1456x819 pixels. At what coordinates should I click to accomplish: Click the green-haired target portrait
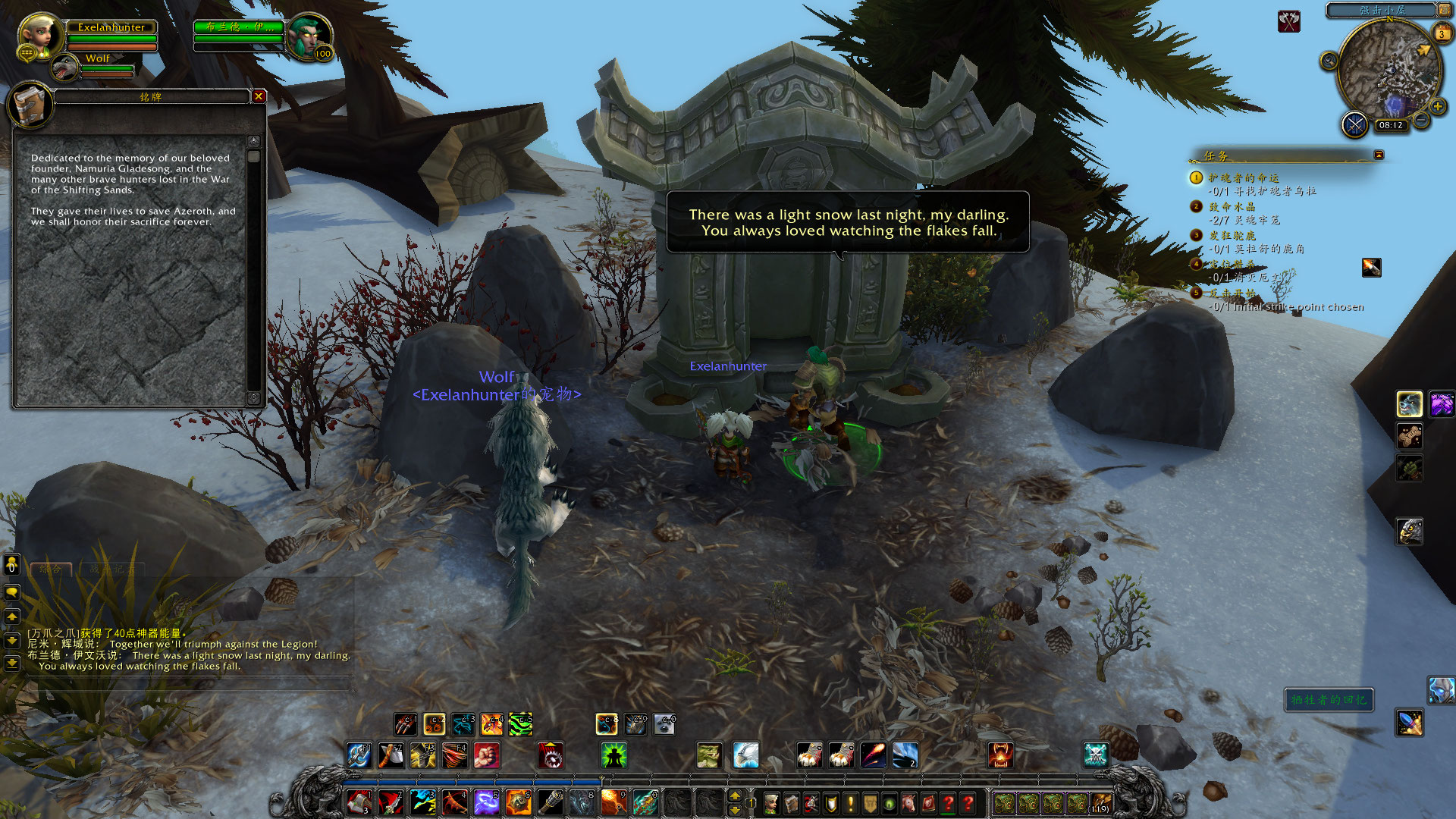click(x=308, y=36)
